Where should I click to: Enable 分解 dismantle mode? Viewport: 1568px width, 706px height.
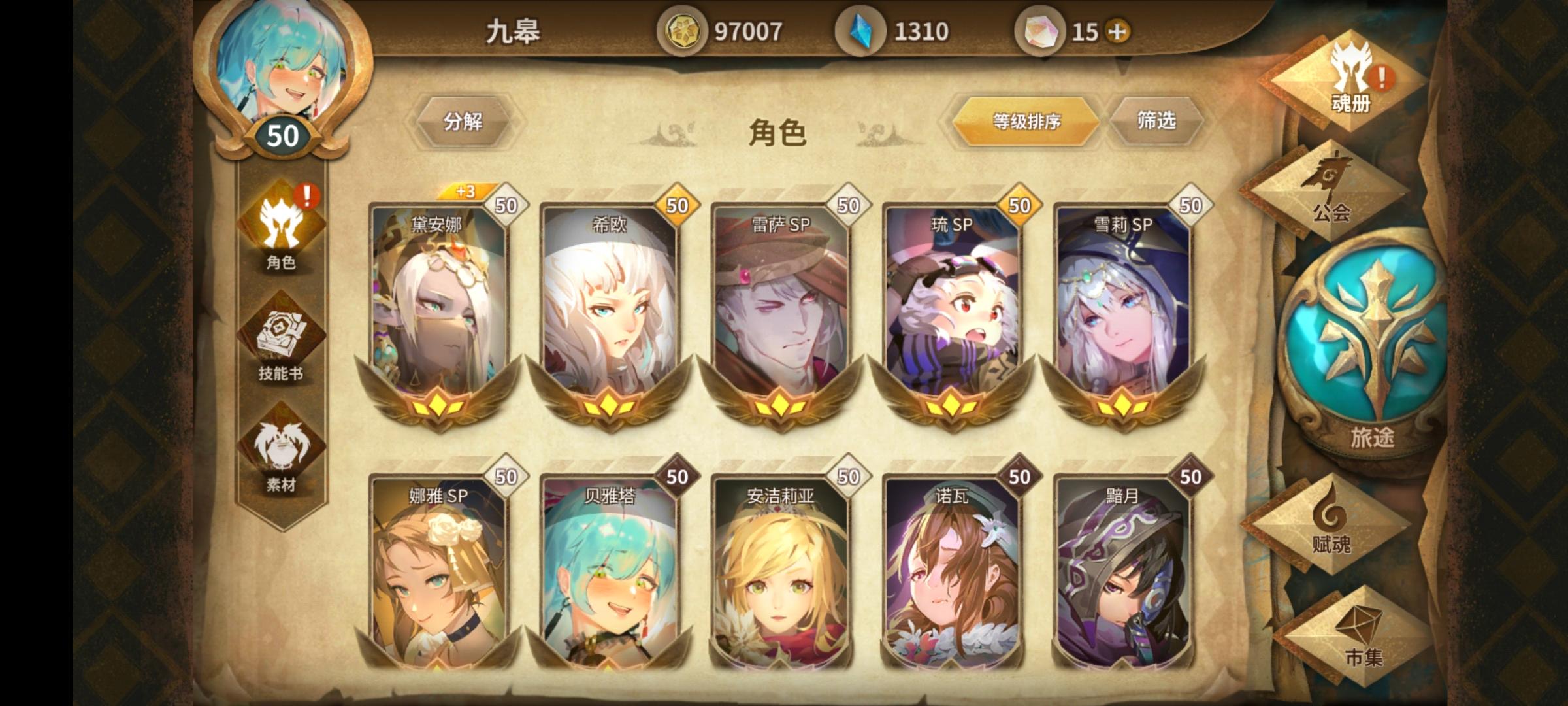click(x=465, y=120)
